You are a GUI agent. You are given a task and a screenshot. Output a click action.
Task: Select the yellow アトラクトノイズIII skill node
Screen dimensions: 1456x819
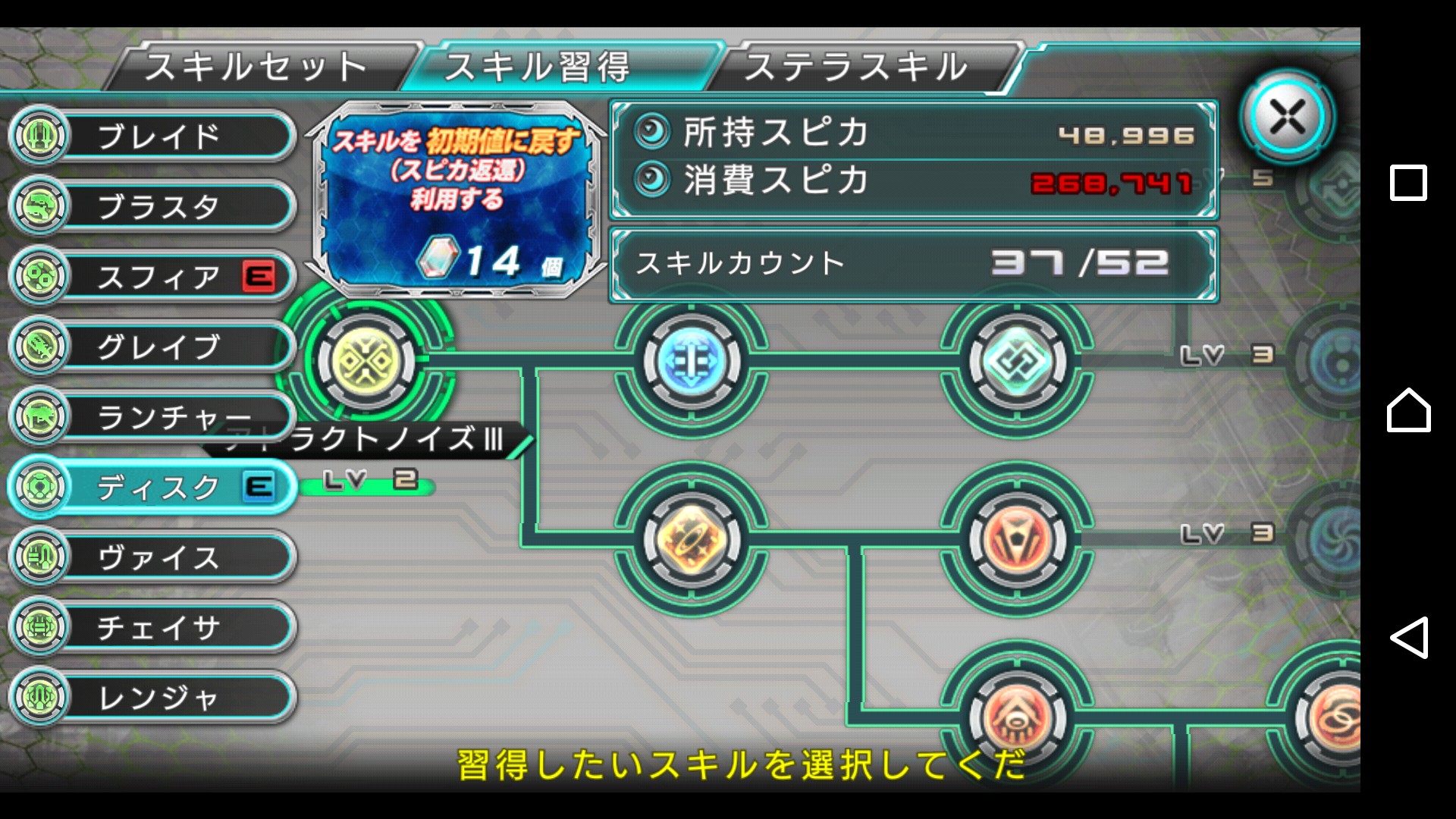366,361
